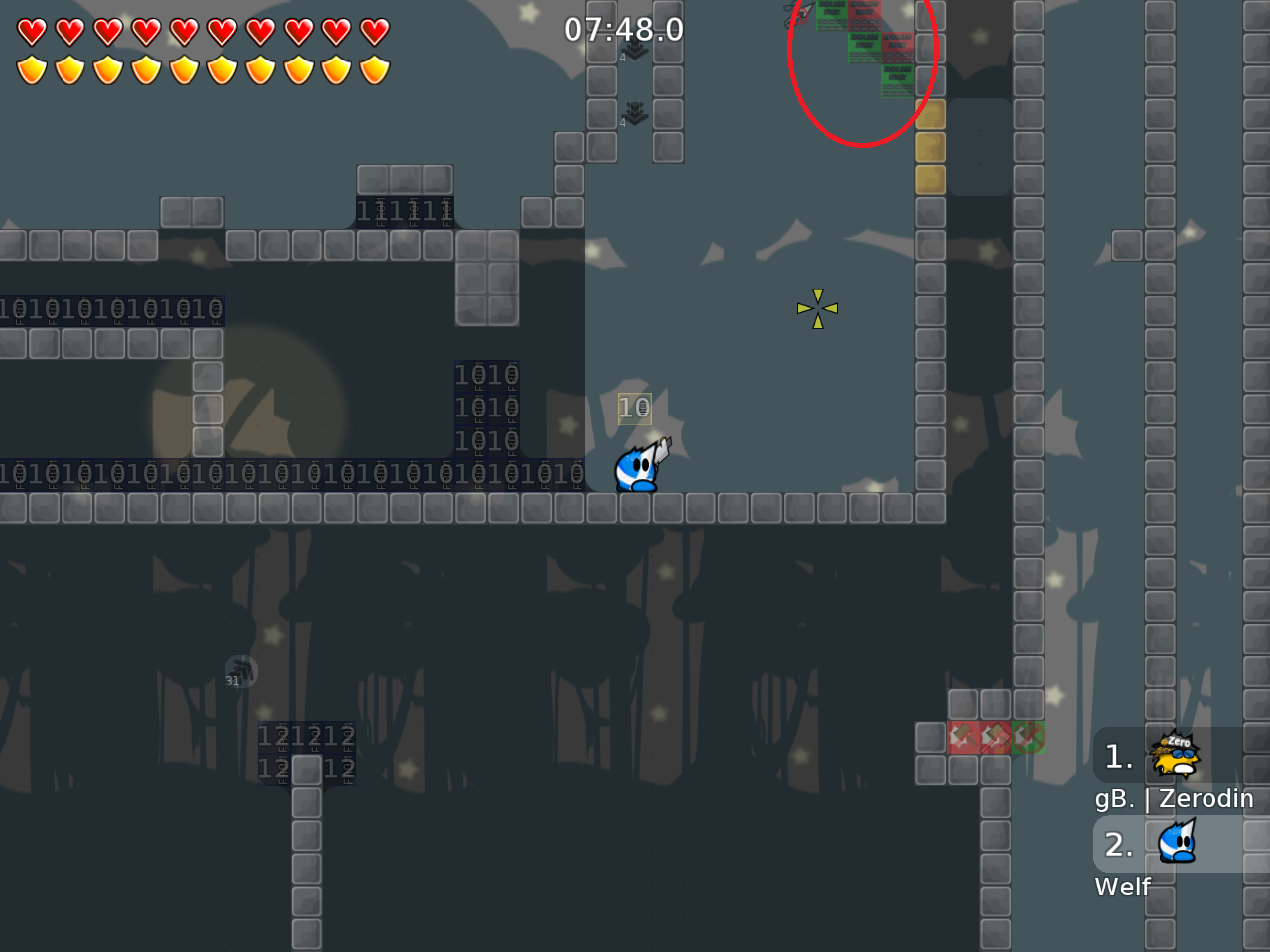This screenshot has height=952, width=1270.
Task: Click the blue tee holding the gun
Action: coord(637,466)
